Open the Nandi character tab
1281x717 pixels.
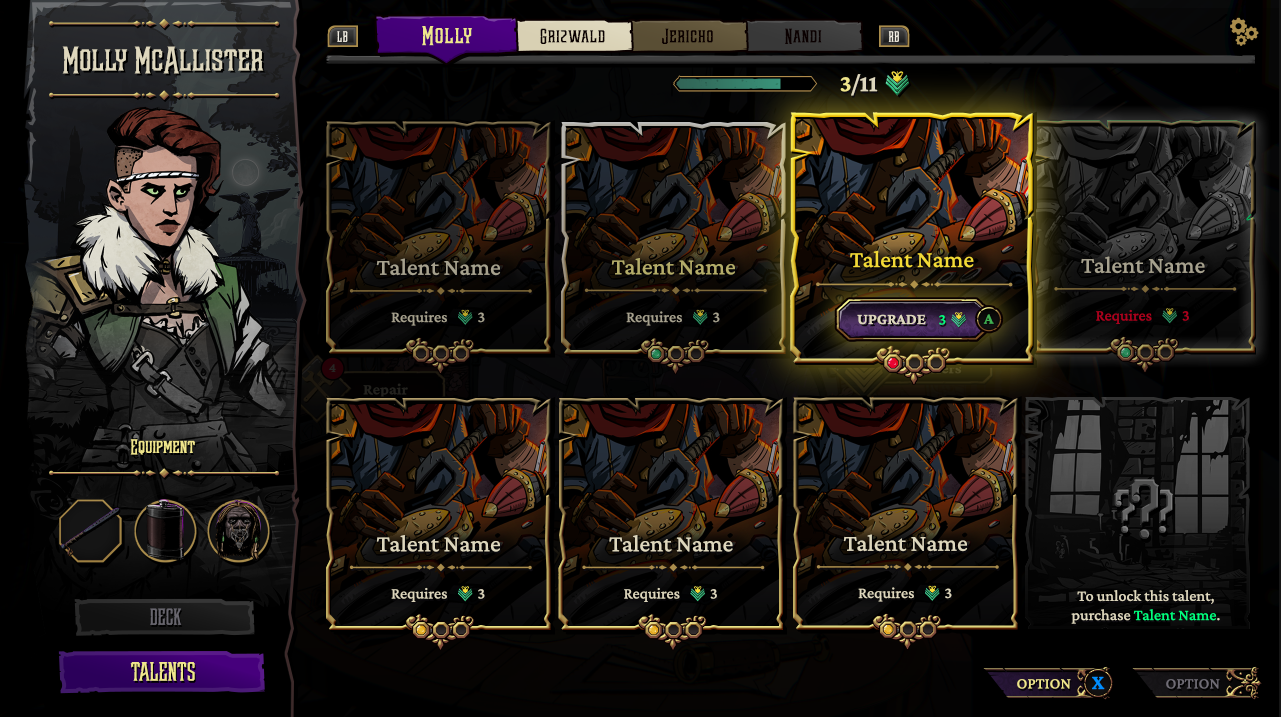(803, 37)
